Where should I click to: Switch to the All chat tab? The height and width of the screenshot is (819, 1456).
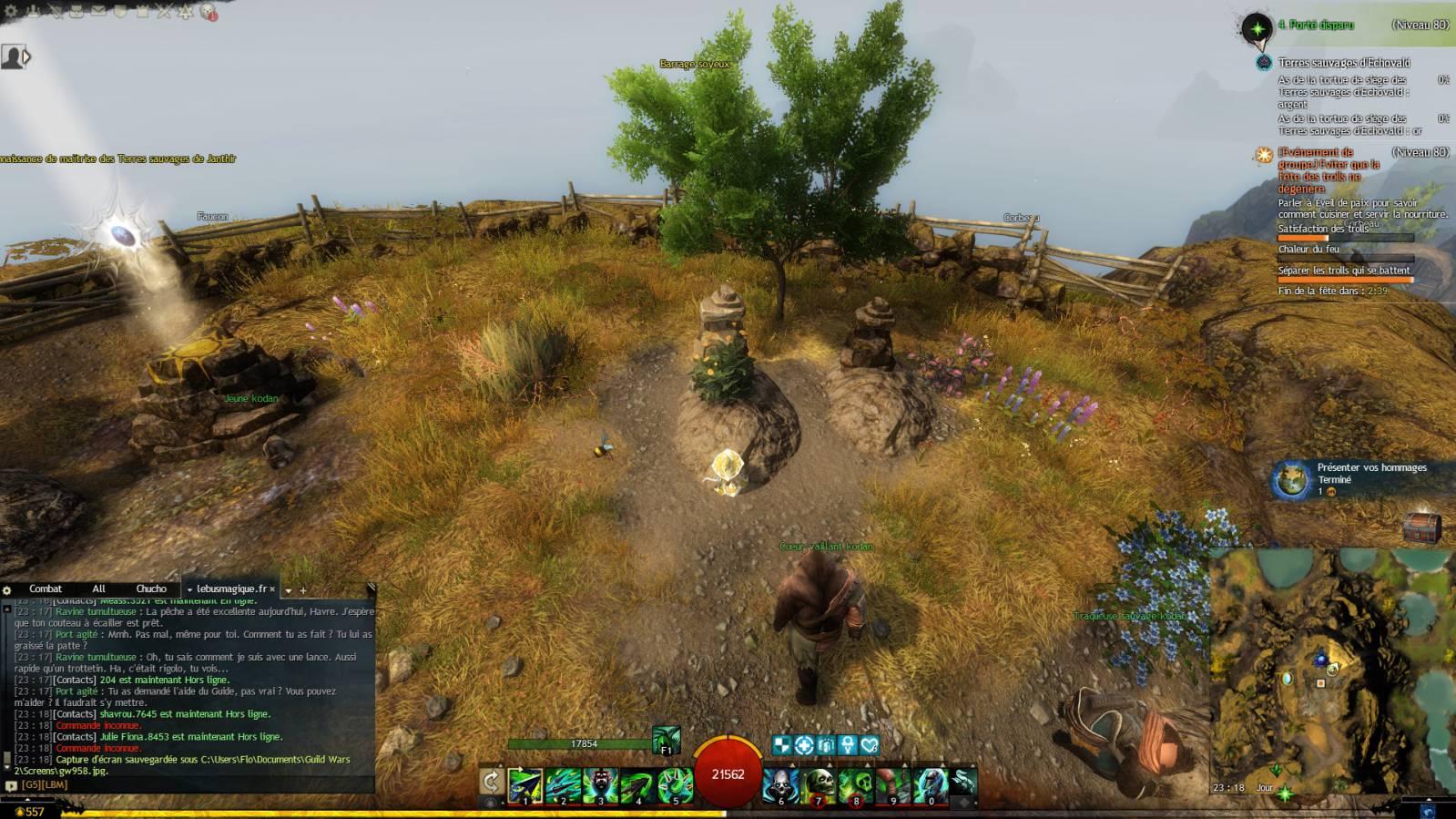[x=98, y=589]
